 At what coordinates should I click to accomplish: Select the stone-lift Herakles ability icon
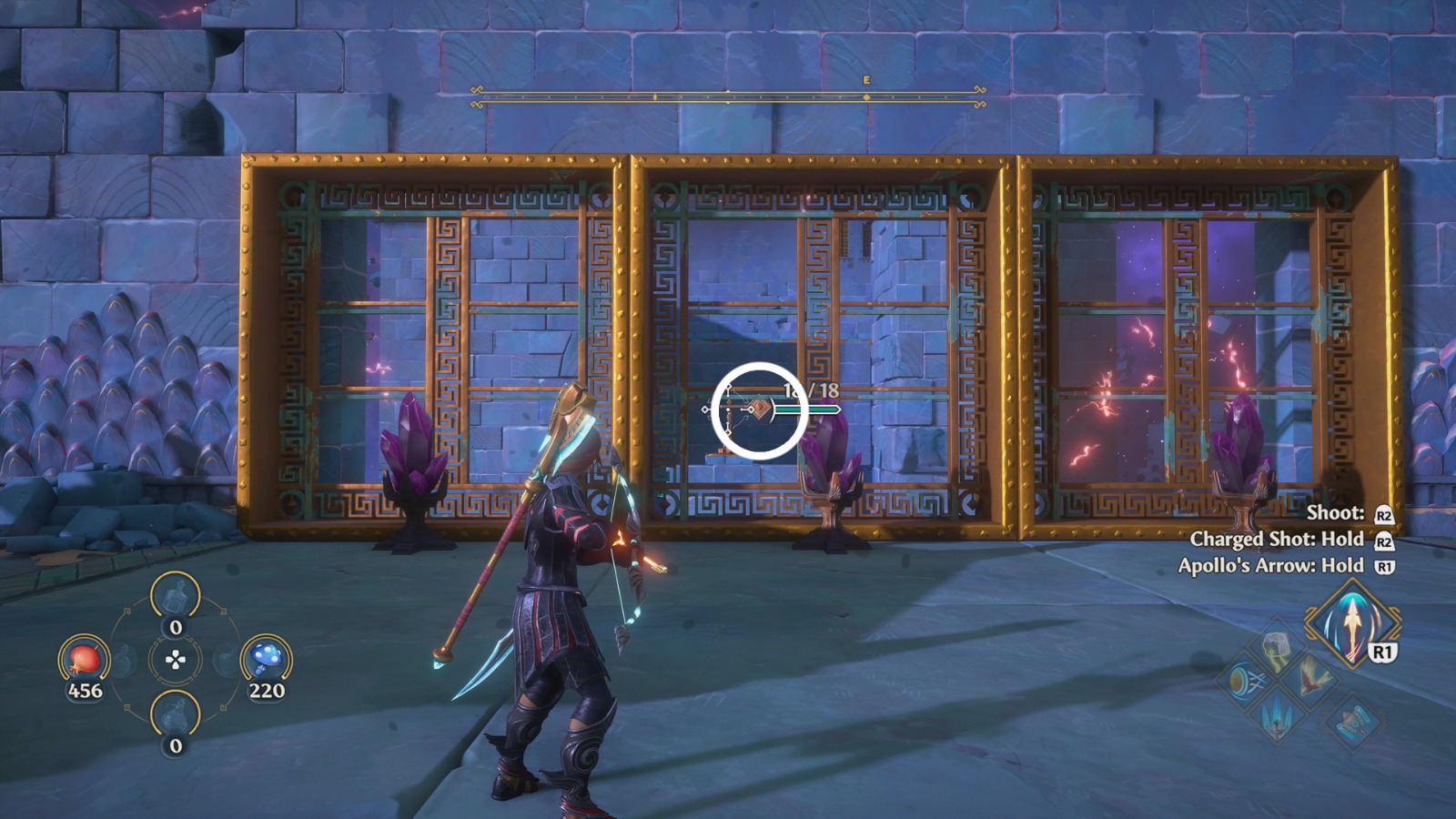1277,648
